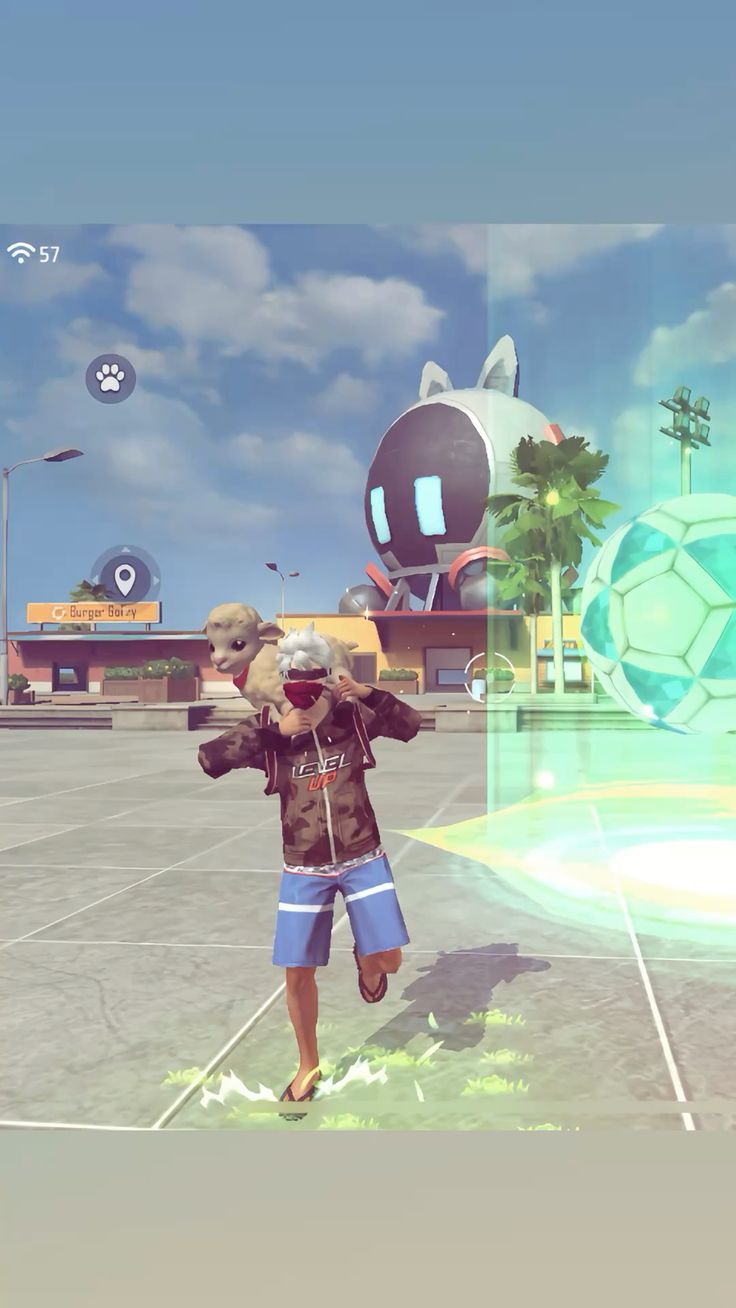Screen dimensions: 736x1308
Task: Tap the paw print pet button
Action: click(x=110, y=378)
